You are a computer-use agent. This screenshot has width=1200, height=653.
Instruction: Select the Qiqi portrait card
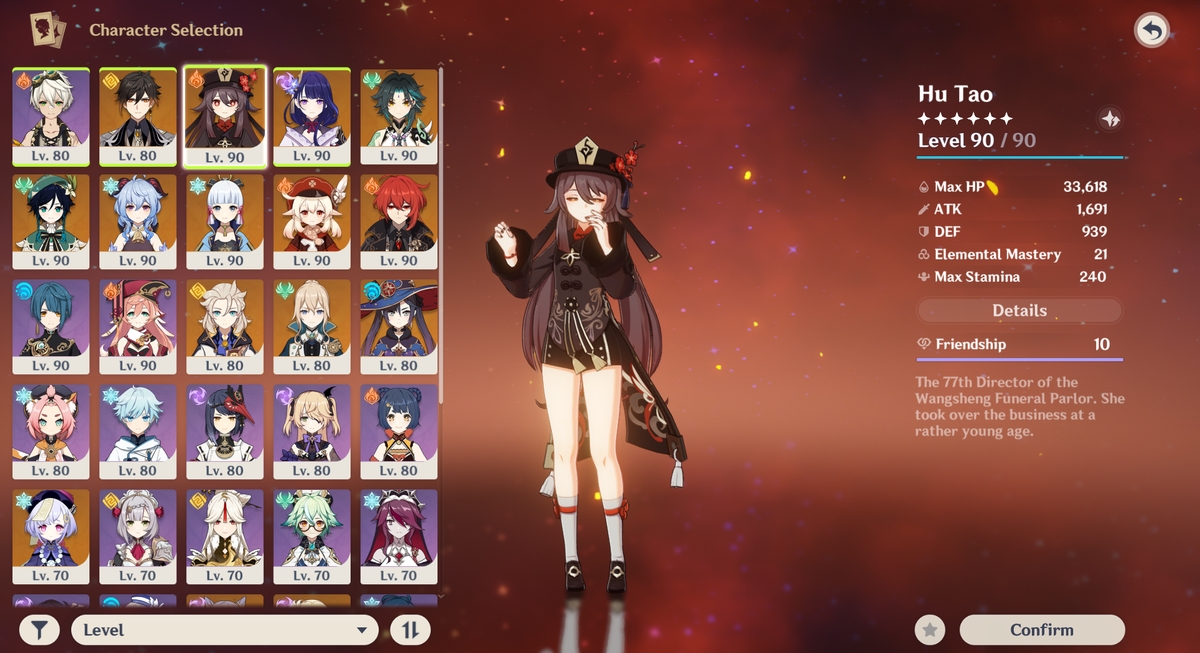click(x=51, y=536)
